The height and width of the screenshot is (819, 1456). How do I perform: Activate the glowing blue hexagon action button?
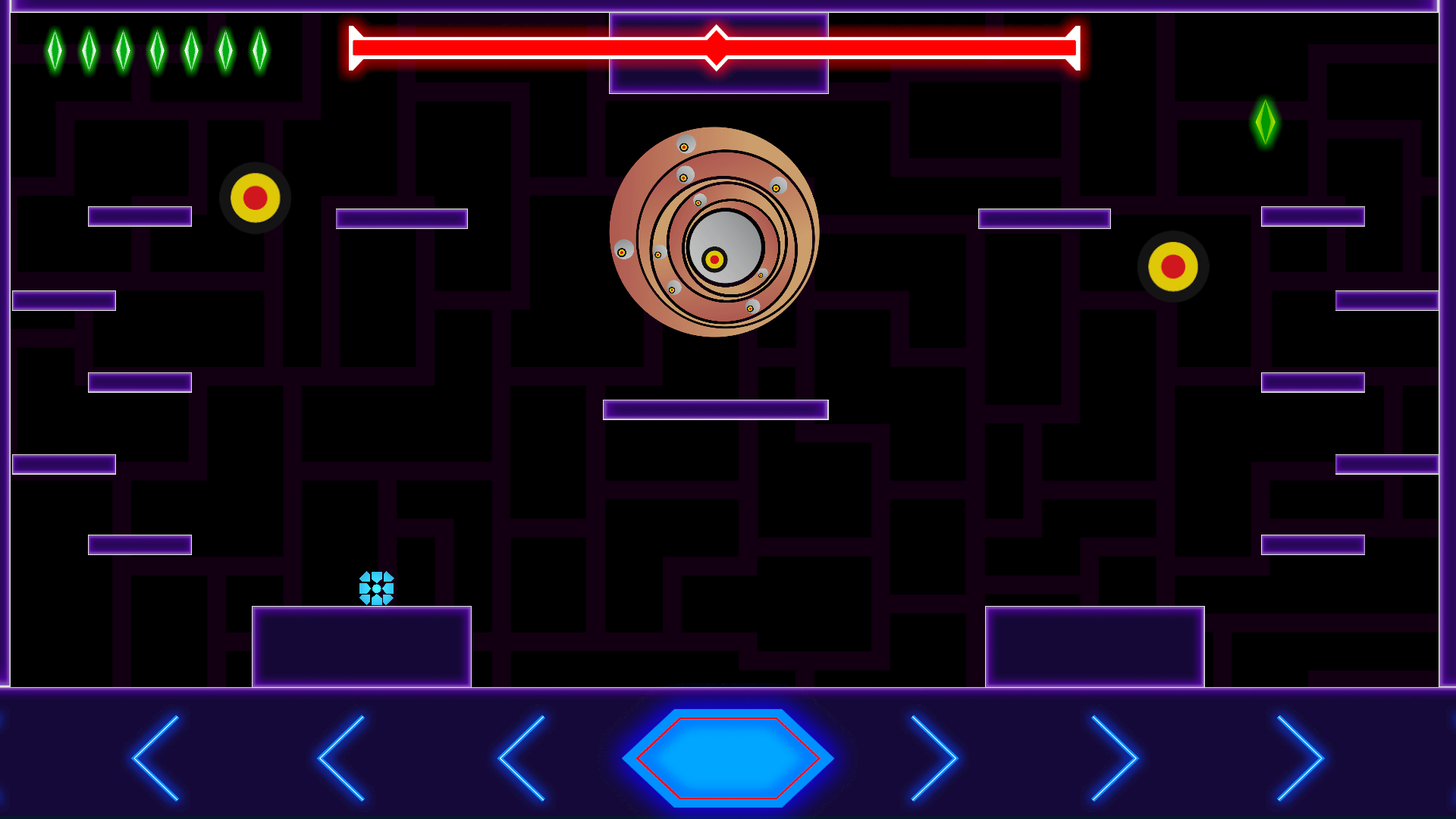730,758
